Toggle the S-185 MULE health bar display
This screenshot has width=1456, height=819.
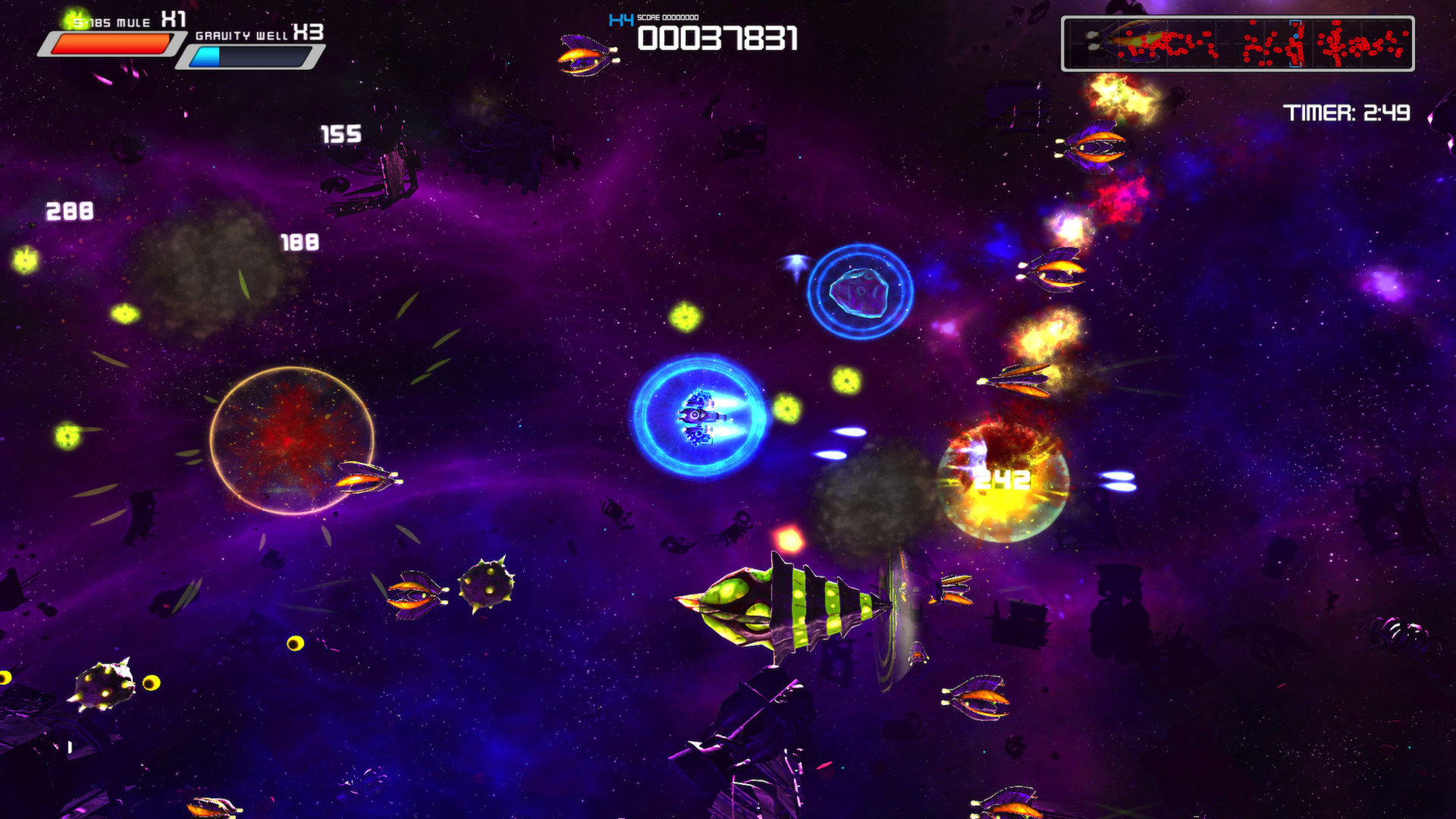tap(110, 45)
